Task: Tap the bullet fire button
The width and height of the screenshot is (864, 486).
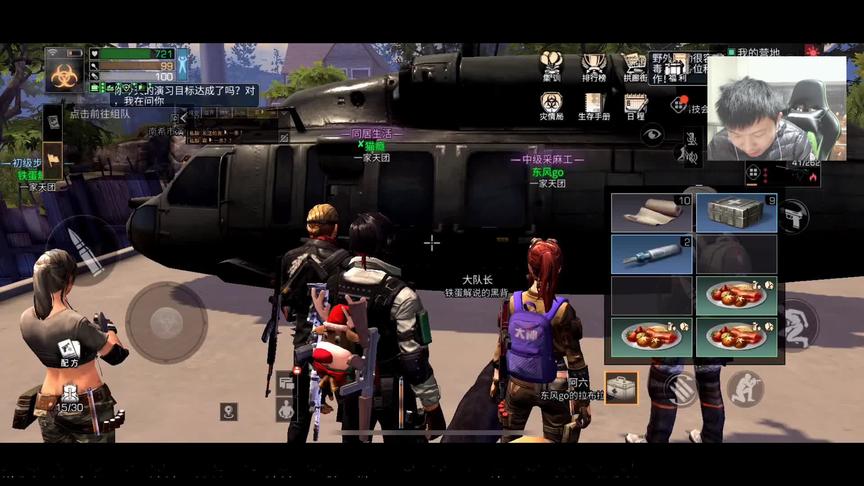Action: (x=82, y=251)
